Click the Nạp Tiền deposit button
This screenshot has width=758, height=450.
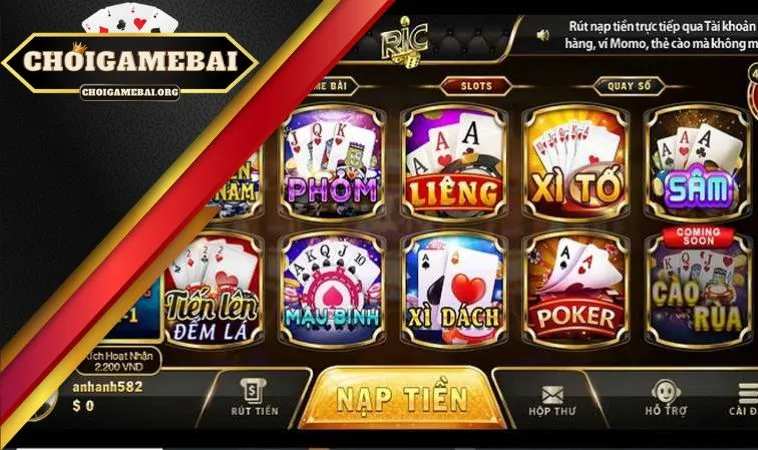[401, 400]
